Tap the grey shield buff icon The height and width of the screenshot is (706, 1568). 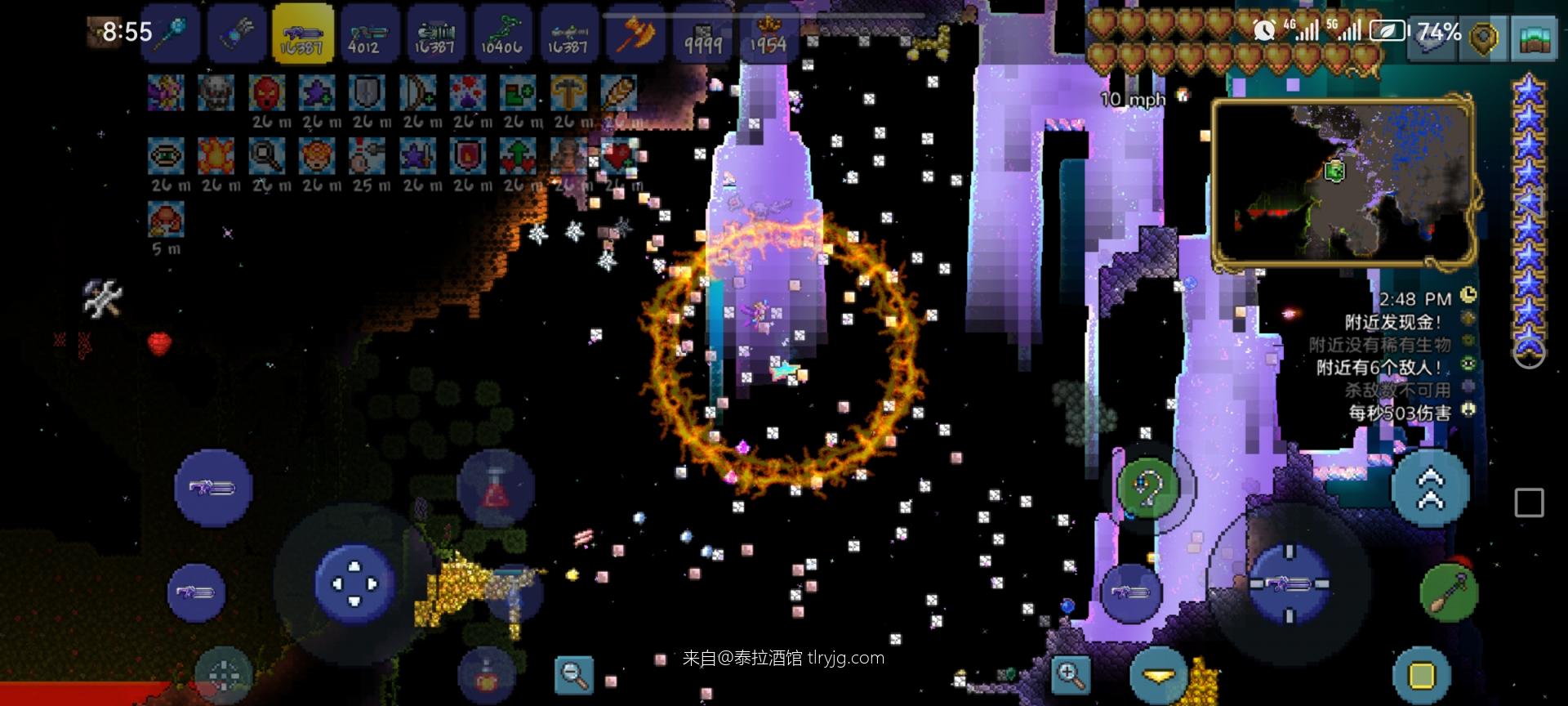click(x=367, y=92)
